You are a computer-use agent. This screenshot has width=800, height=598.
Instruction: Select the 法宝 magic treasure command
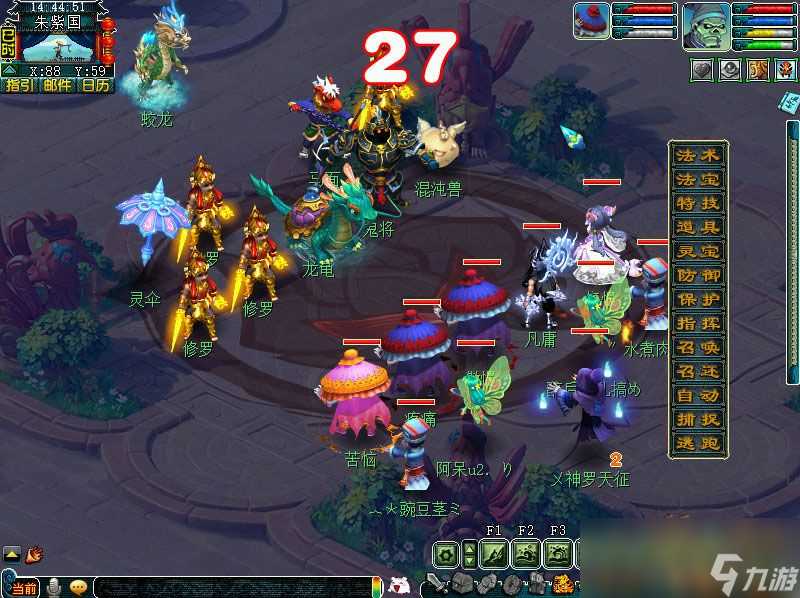point(697,180)
